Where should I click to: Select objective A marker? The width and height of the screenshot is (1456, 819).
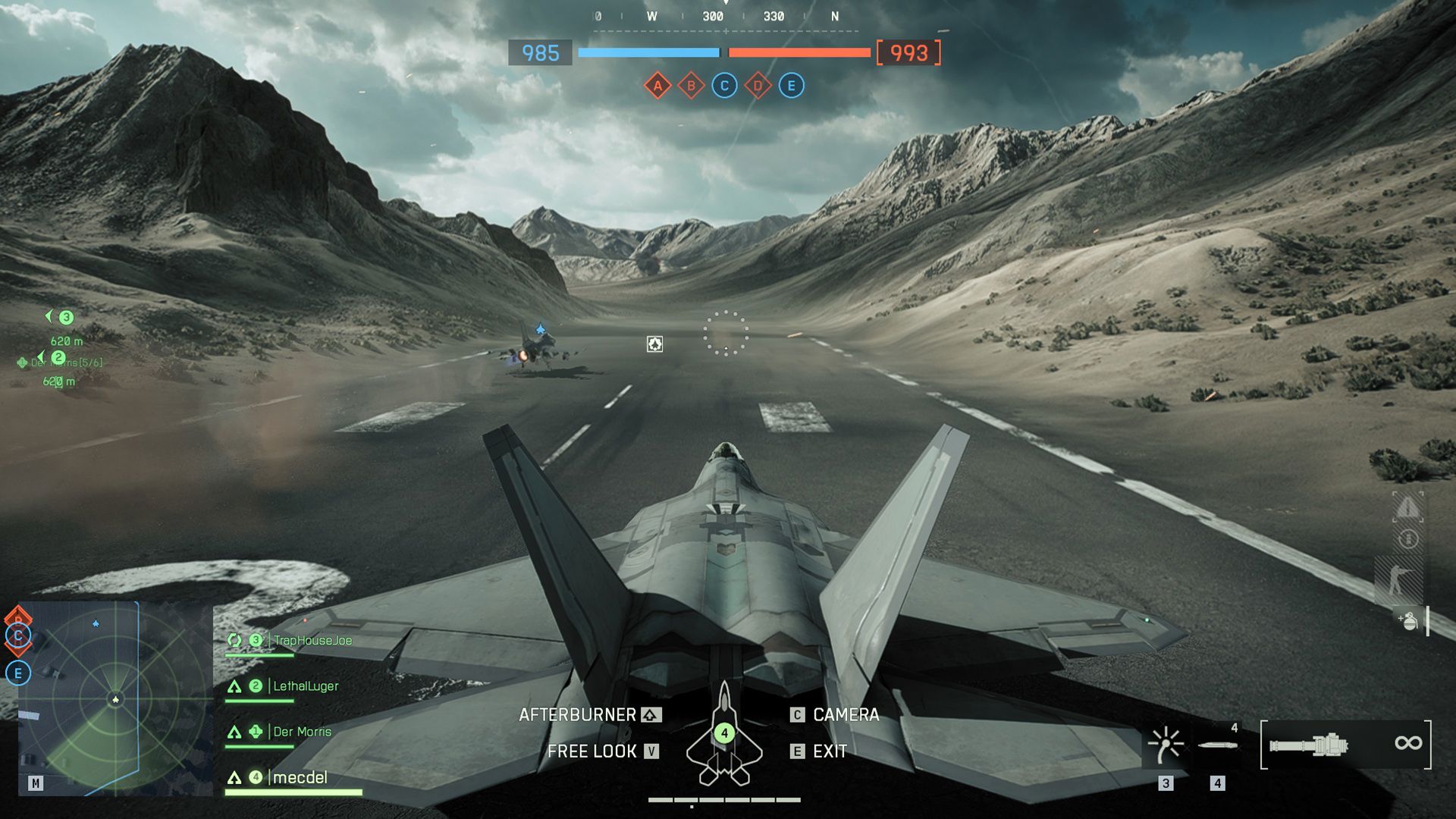point(657,86)
